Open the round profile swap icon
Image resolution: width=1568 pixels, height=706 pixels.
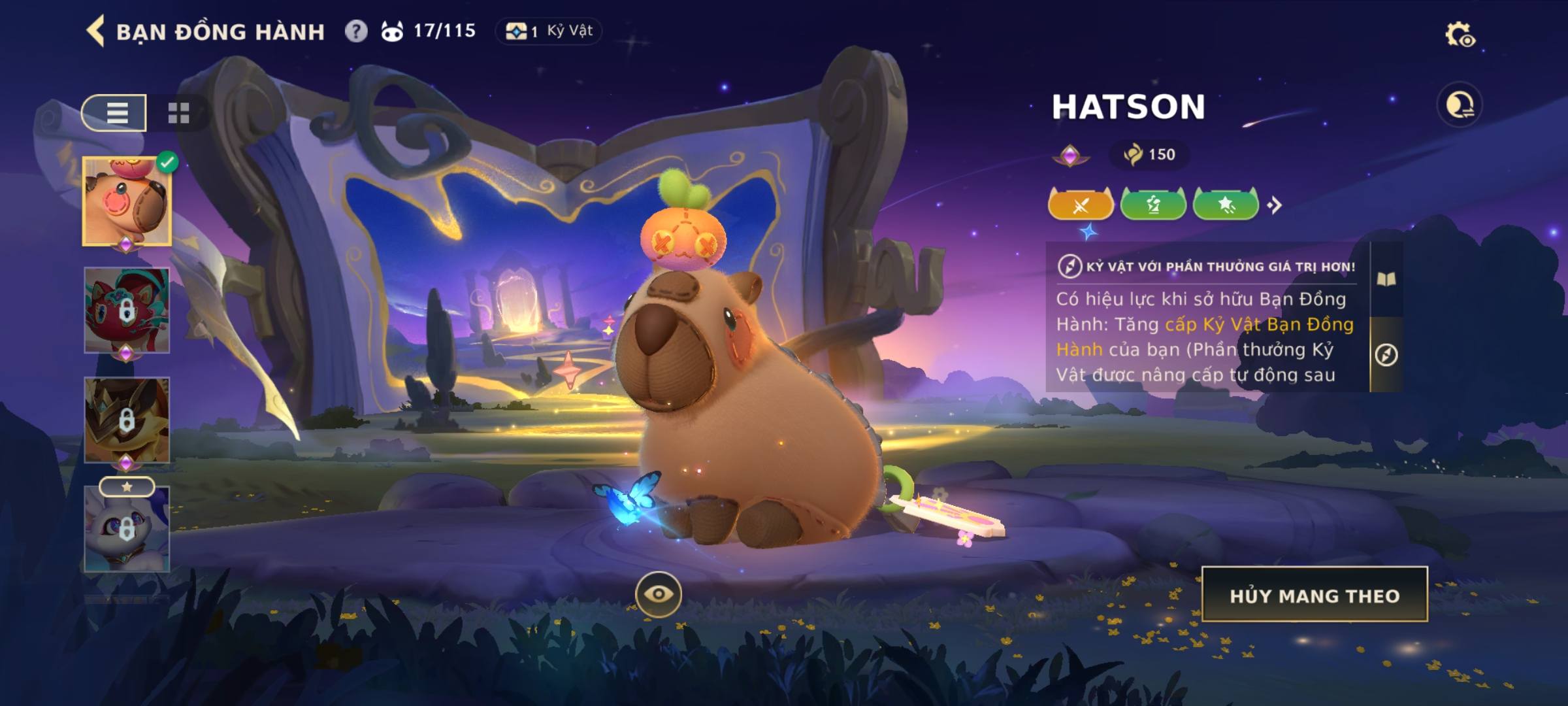click(1460, 105)
